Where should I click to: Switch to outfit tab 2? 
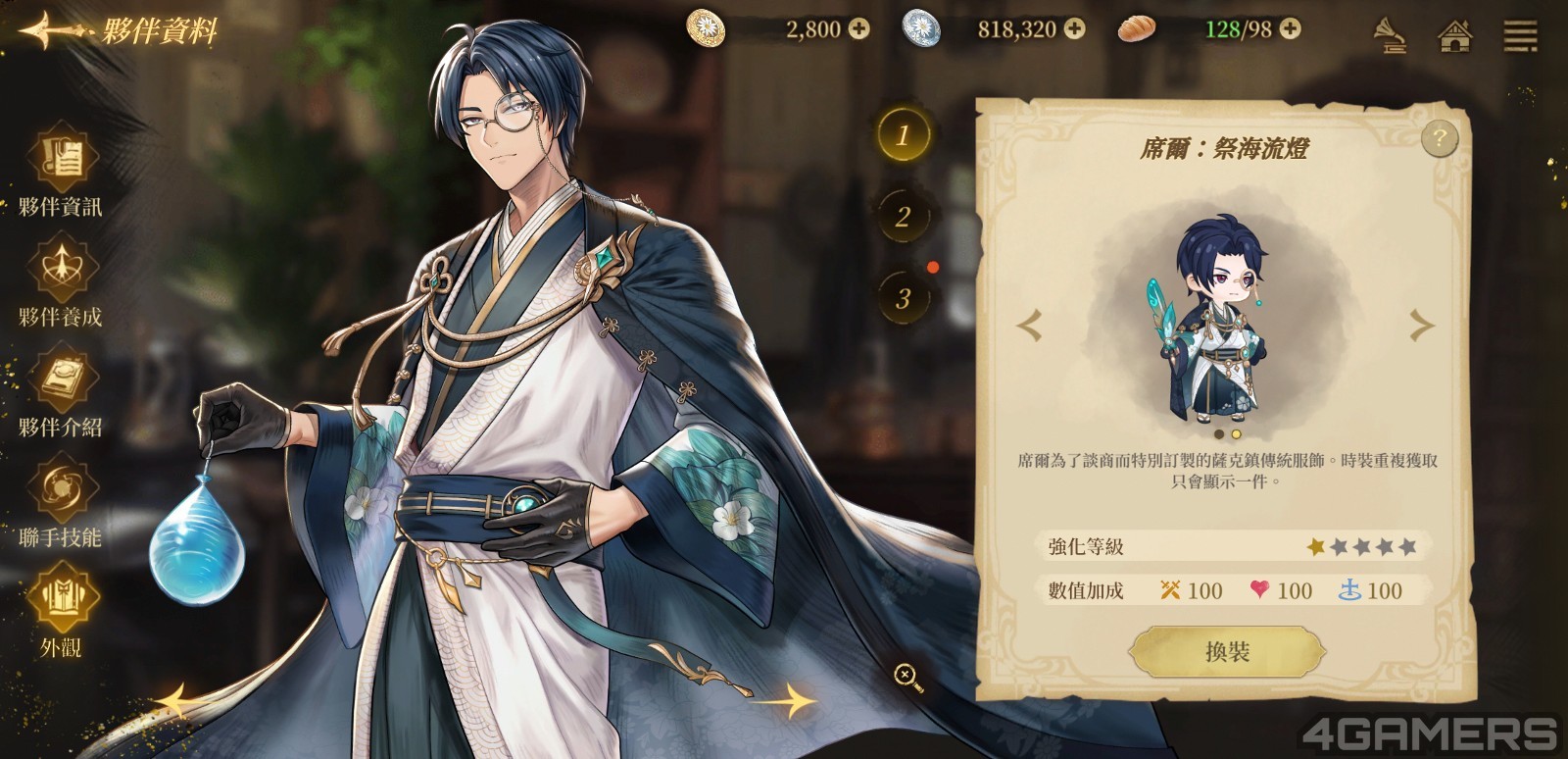pos(903,216)
